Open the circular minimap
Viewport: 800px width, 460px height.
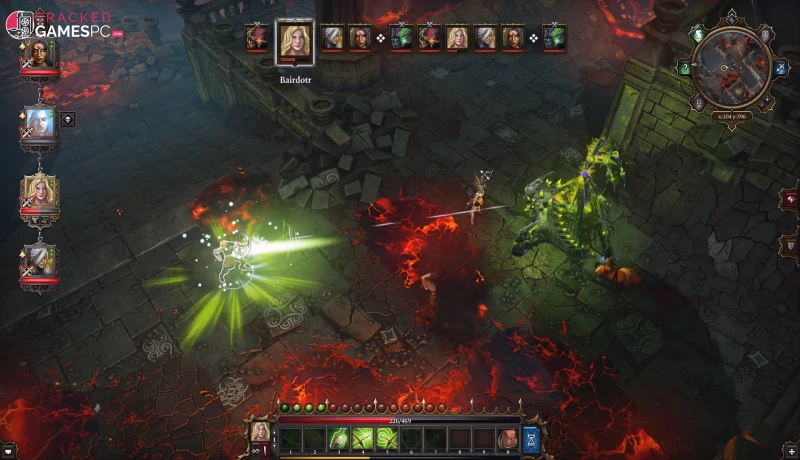731,68
